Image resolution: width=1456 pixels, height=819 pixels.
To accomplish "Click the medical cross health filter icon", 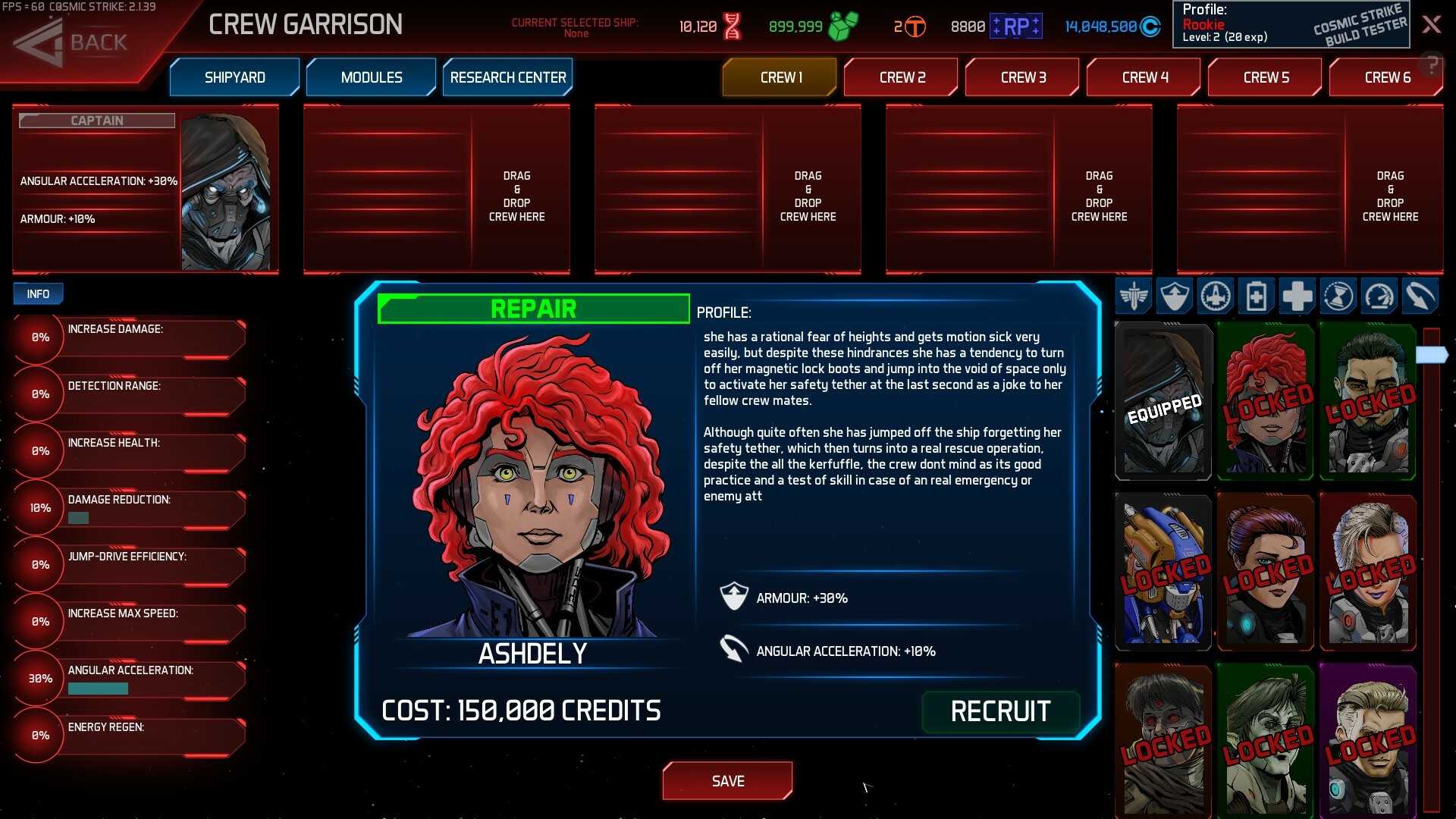I will pyautogui.click(x=1297, y=297).
